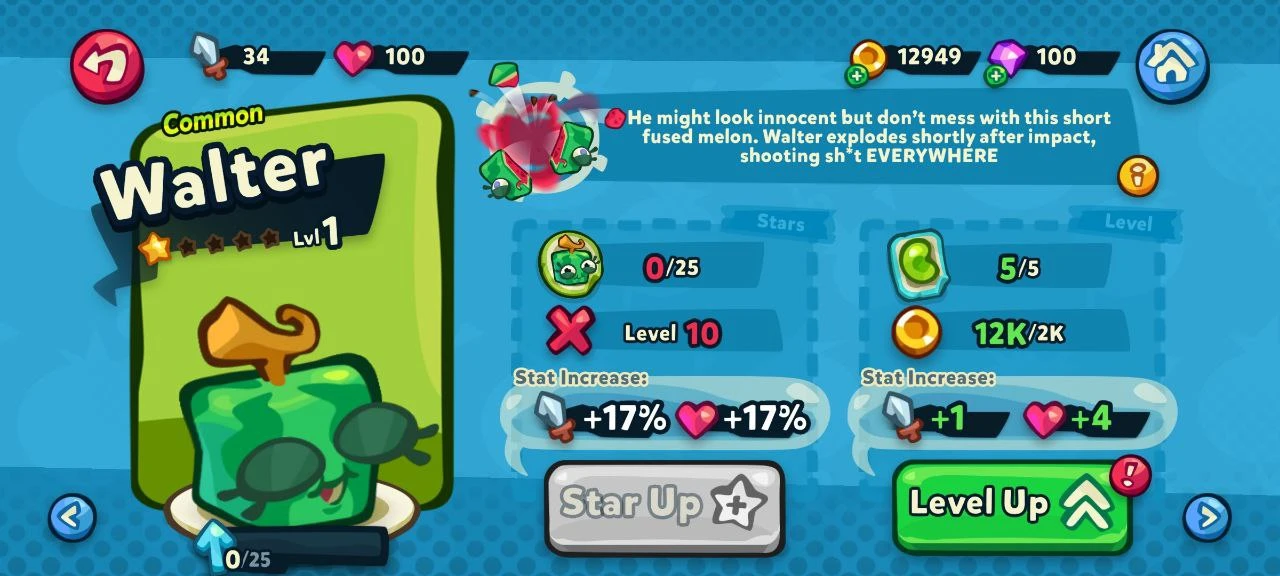Tap the greyed-out Star Up button
Viewport: 1280px width, 576px height.
(664, 506)
